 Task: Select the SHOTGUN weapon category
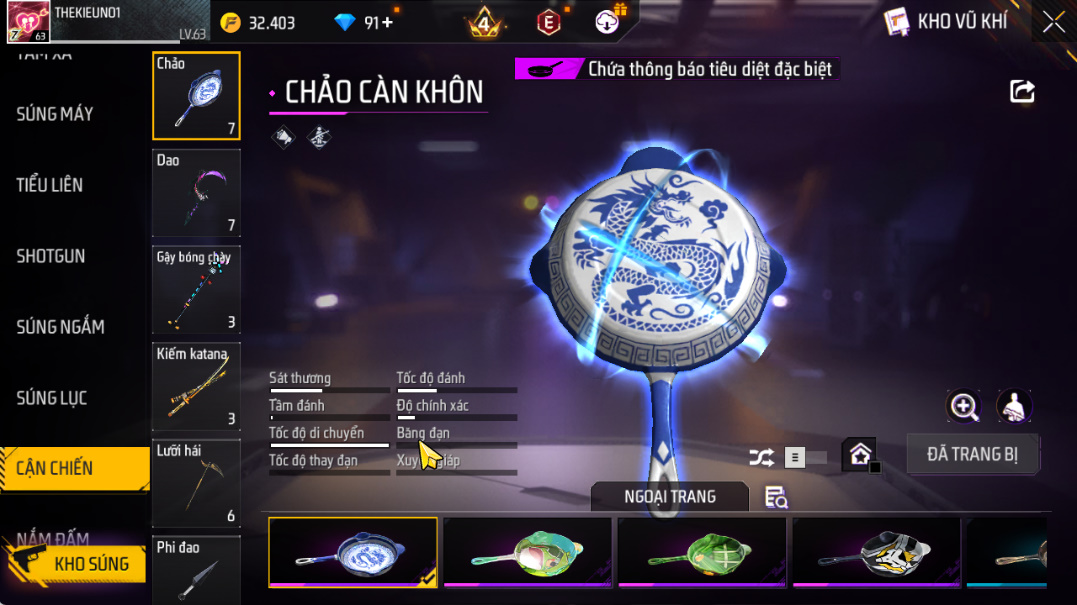[51, 256]
